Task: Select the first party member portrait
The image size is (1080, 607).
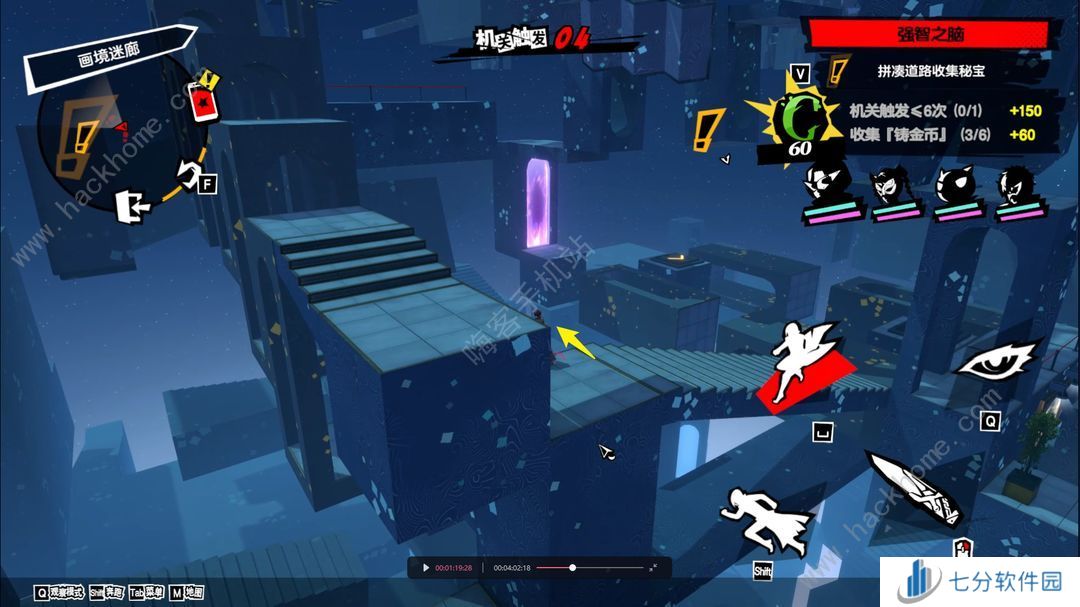Action: pyautogui.click(x=828, y=191)
